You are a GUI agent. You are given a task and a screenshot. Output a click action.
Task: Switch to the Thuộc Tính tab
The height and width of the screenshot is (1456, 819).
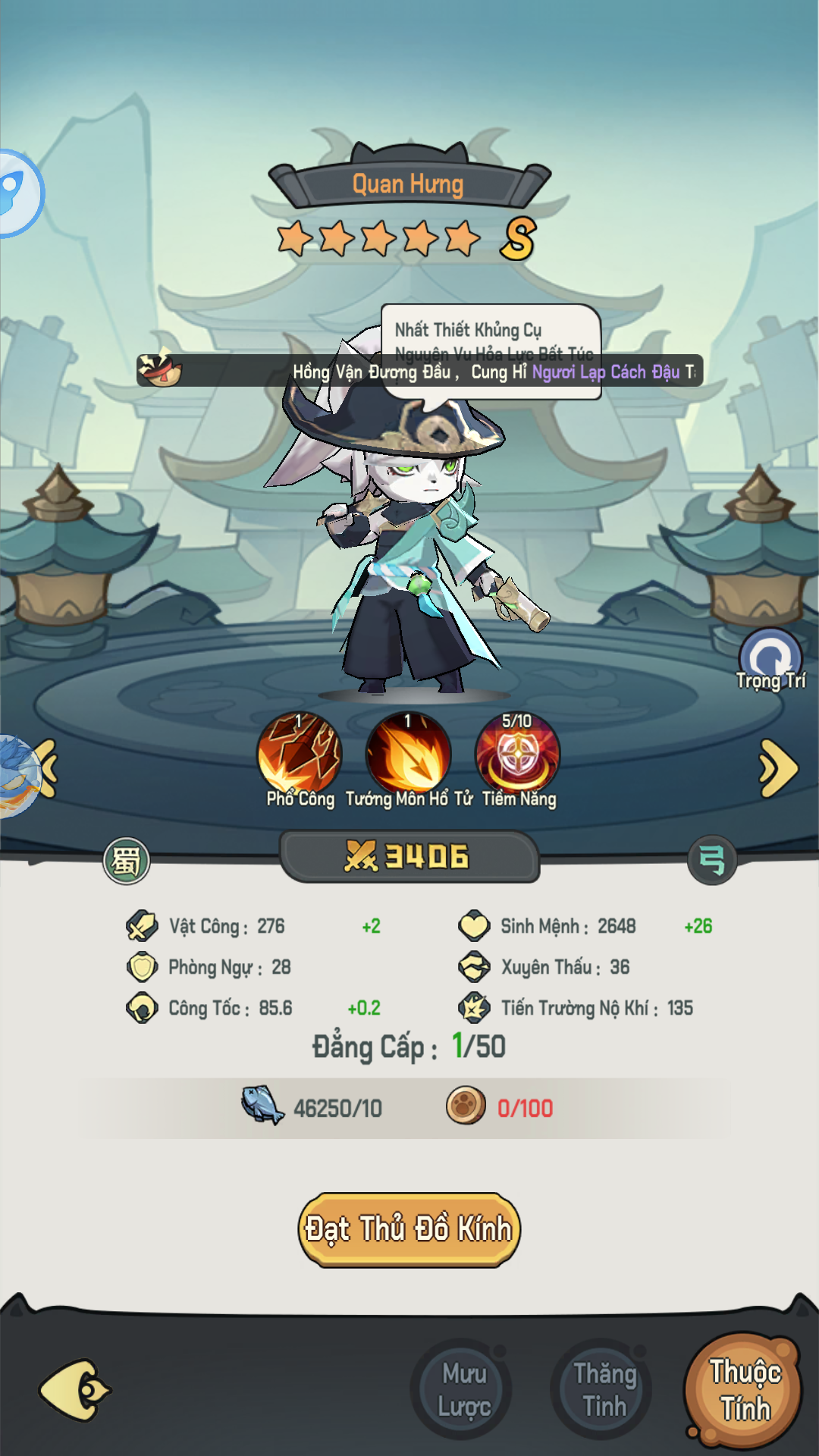pos(743,1390)
